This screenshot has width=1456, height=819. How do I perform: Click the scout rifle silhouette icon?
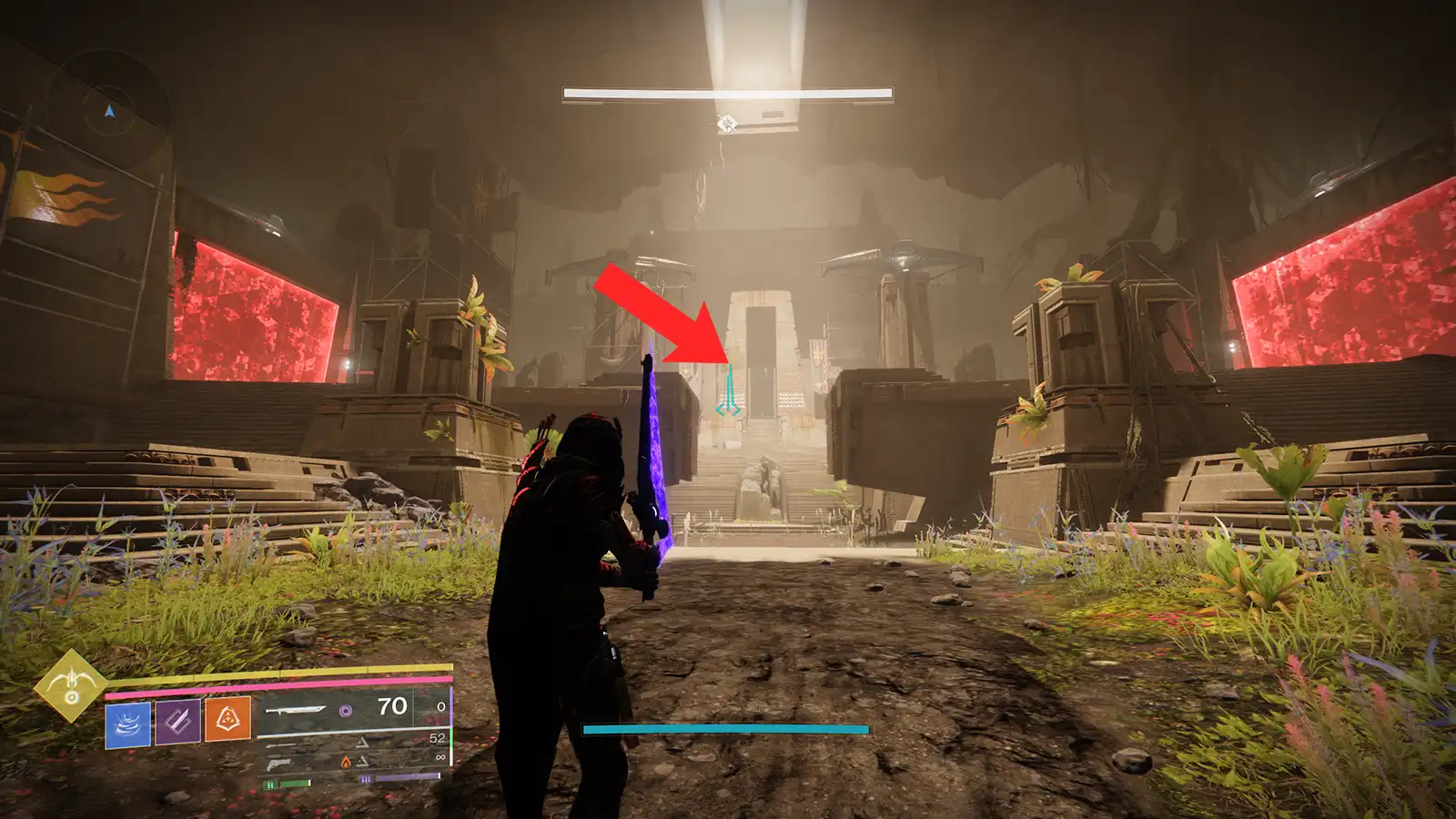point(283,745)
